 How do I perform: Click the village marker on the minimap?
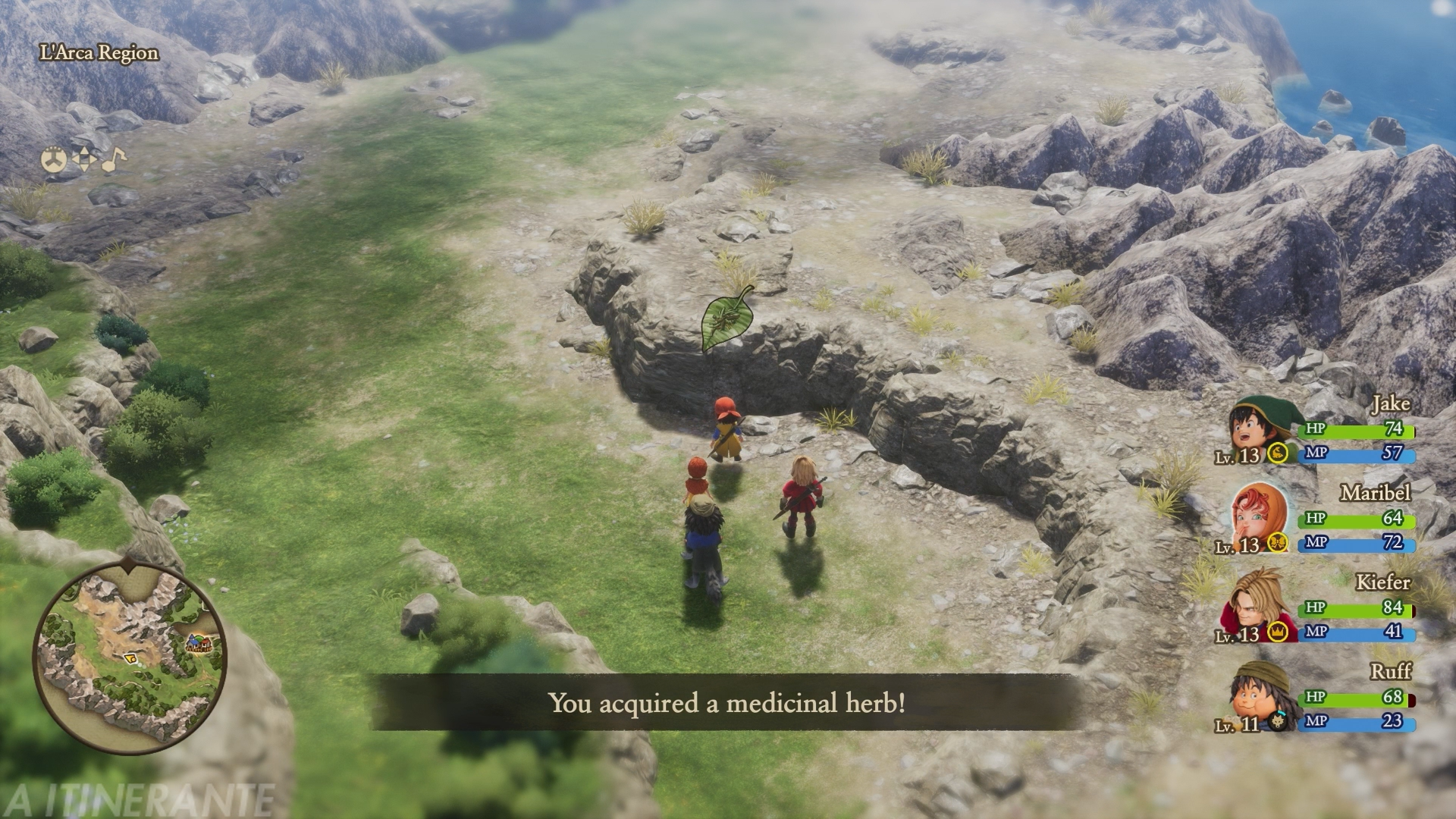199,644
